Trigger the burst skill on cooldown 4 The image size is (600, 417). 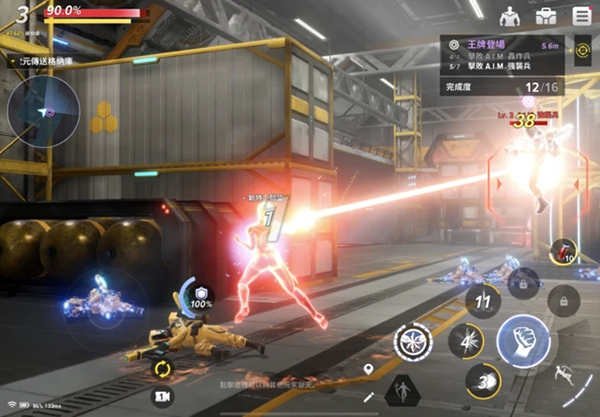pyautogui.click(x=466, y=339)
